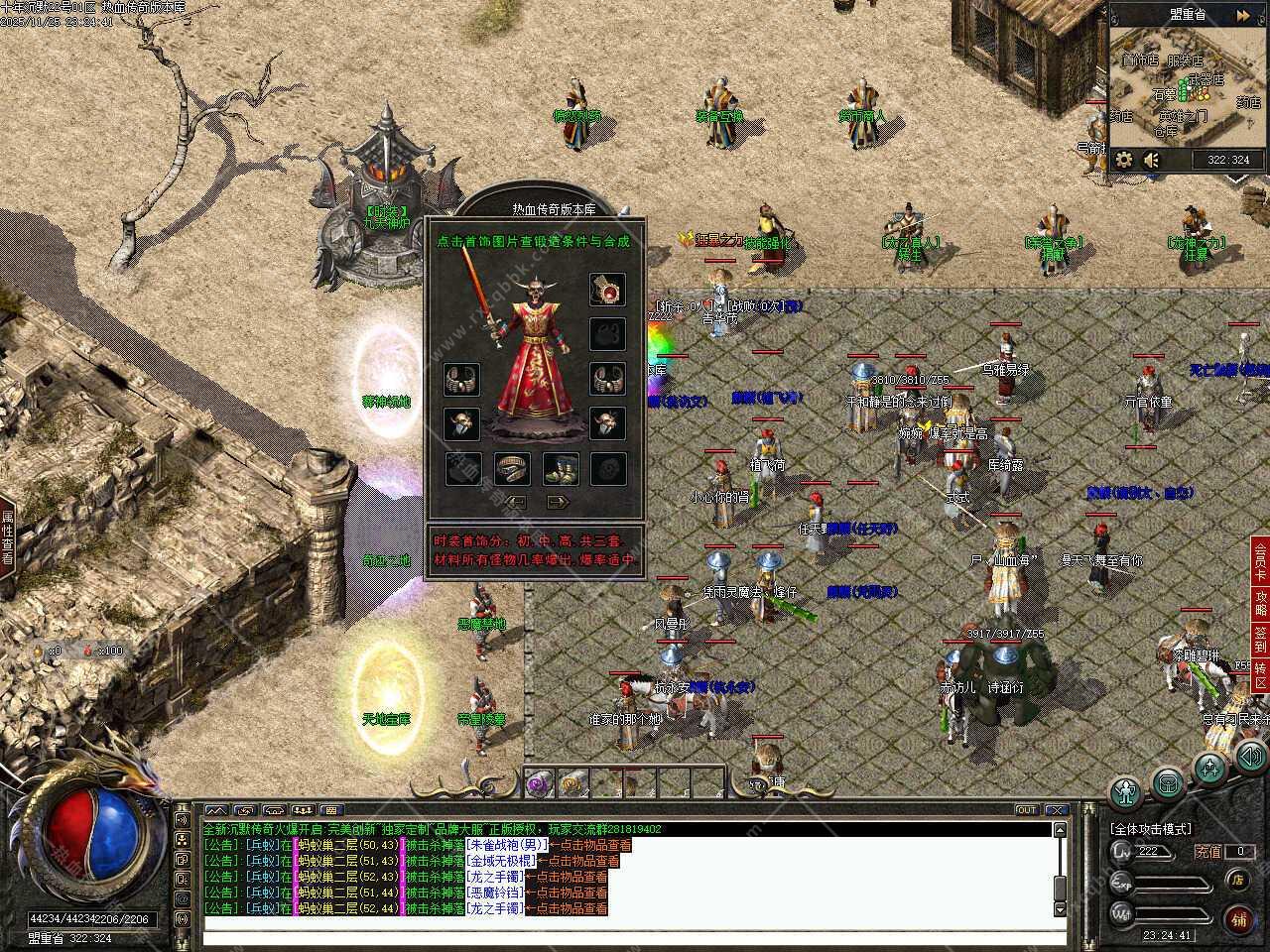Open the 签到 check-in side tab
The image size is (1270, 952).
click(1260, 641)
